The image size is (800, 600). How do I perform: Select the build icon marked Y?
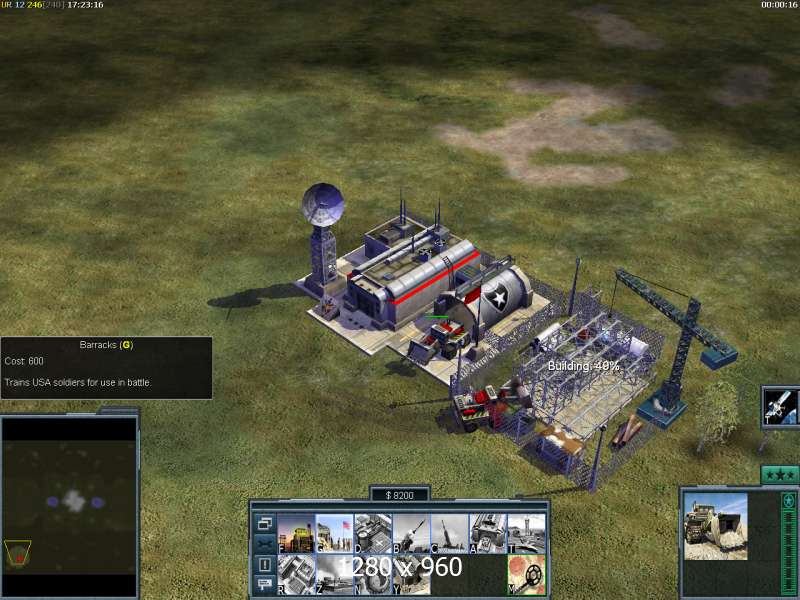pos(411,574)
